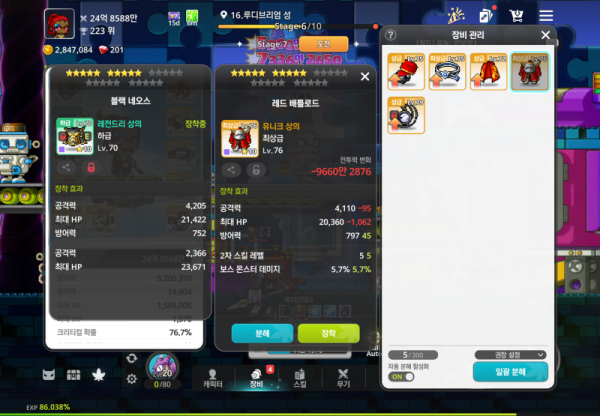Toggle the red lock on 블랙 네오스
The width and height of the screenshot is (600, 416).
(x=91, y=169)
